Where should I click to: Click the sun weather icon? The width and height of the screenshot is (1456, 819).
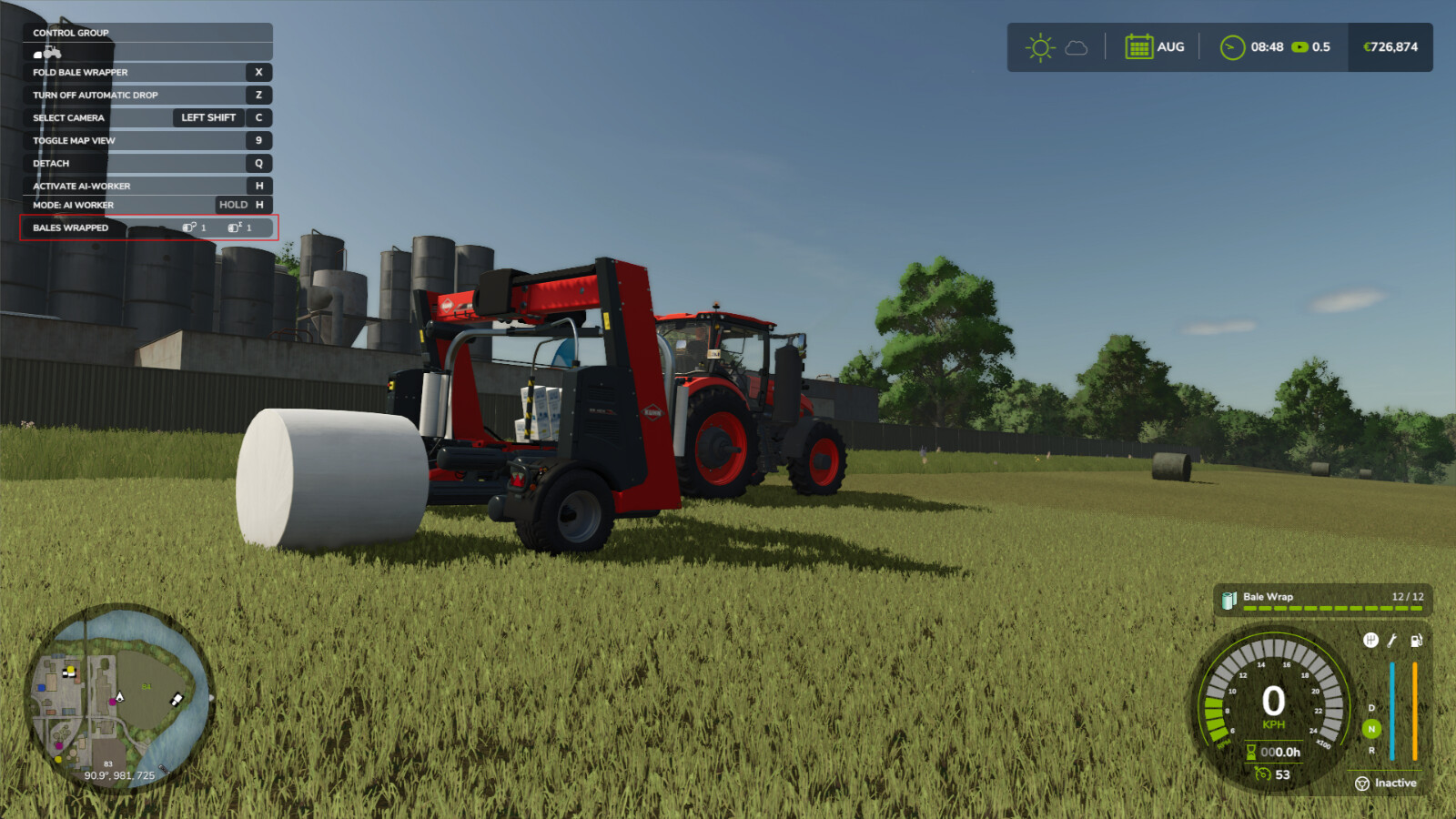pos(1038,46)
